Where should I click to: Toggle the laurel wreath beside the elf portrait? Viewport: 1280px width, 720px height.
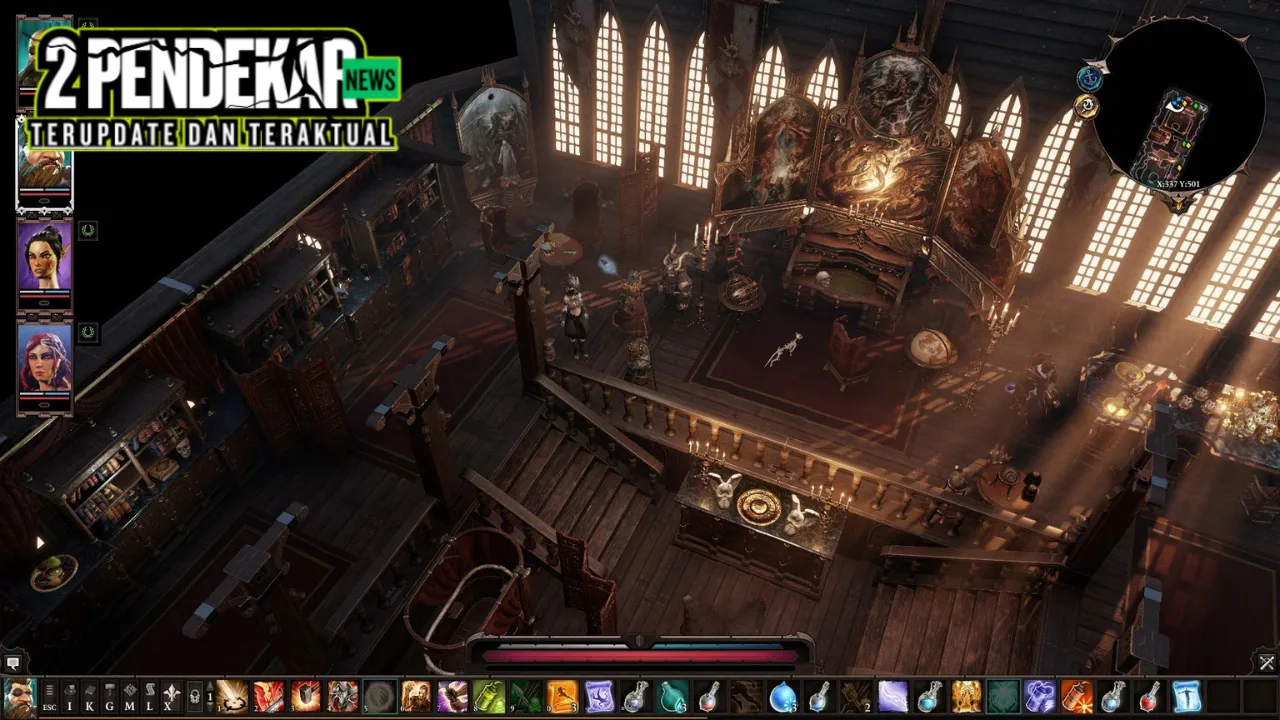pos(88,232)
